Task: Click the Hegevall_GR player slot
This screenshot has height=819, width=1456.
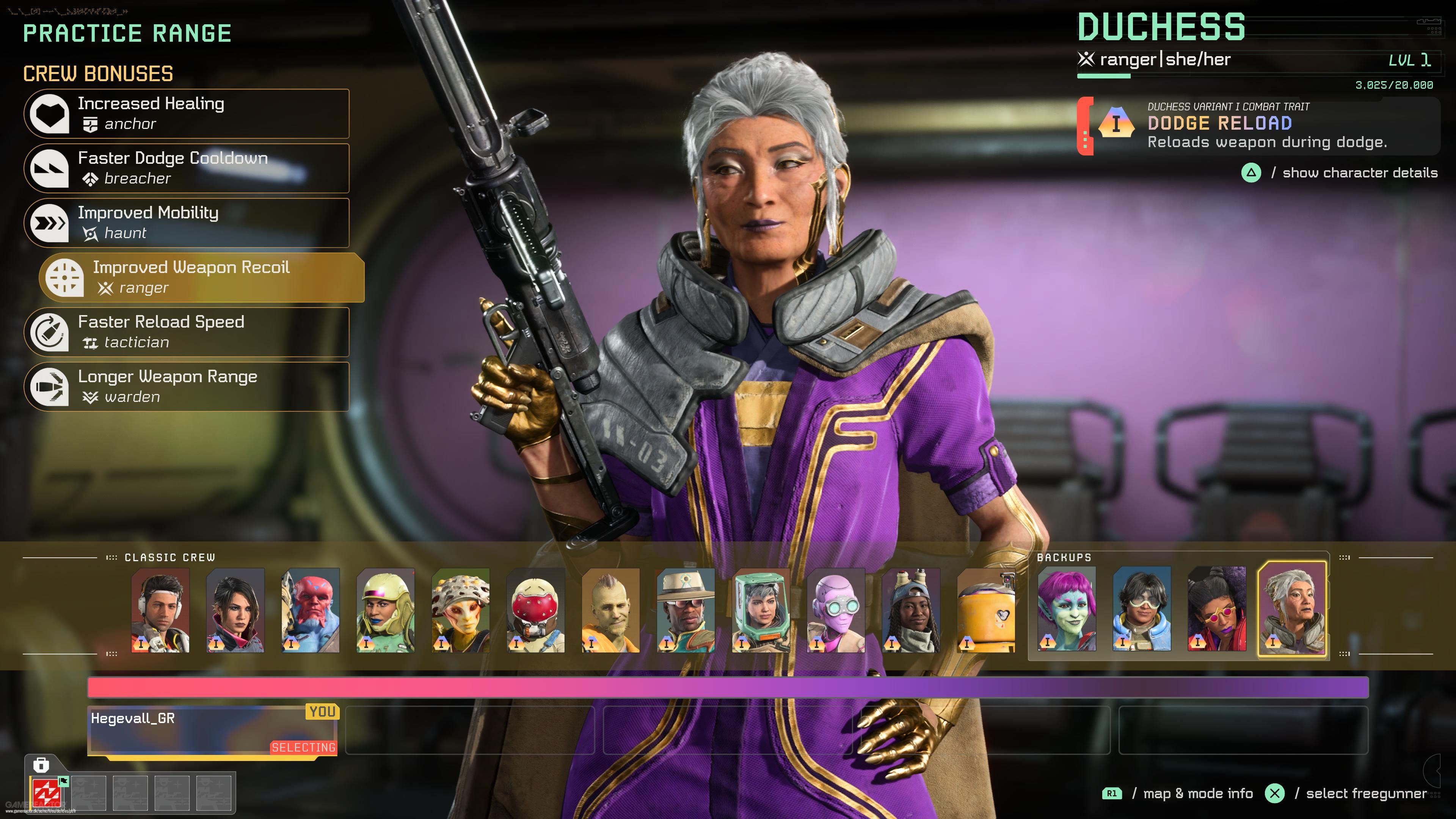Action: 212,730
